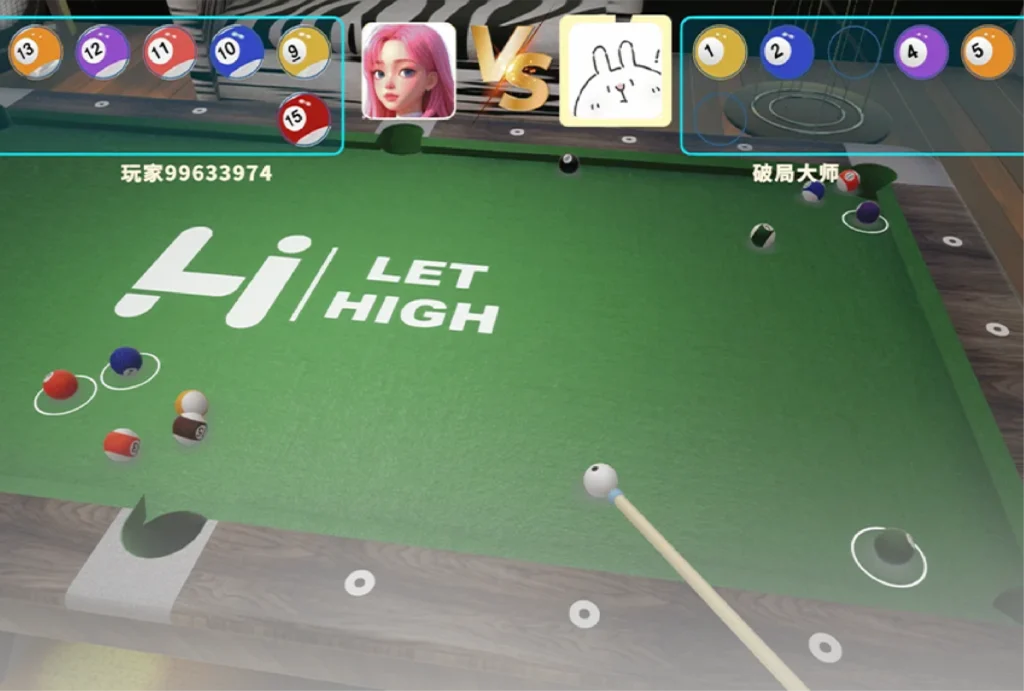Select the yellow striped 9 ball icon
This screenshot has width=1024, height=691.
pyautogui.click(x=304, y=52)
